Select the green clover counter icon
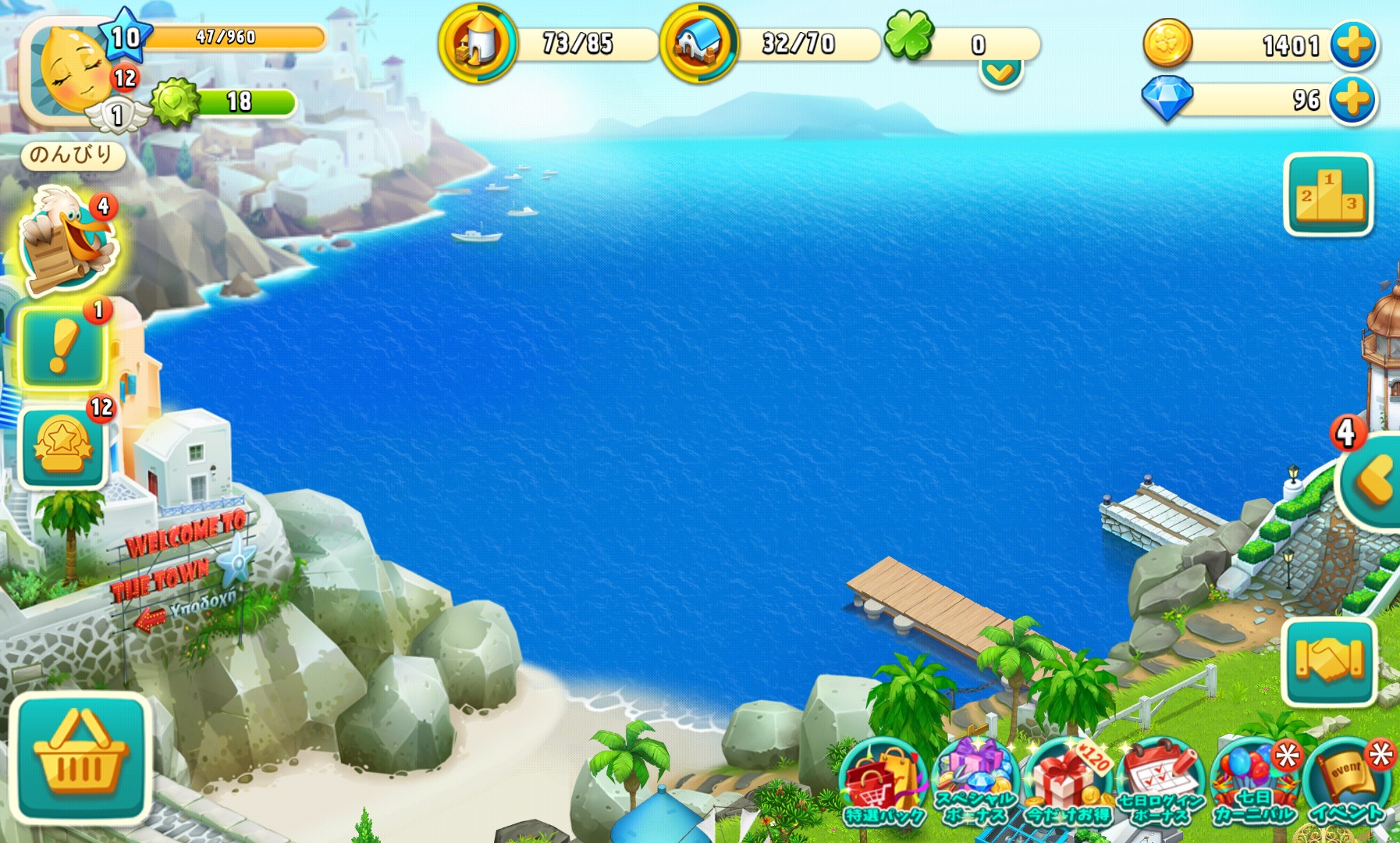1400x843 pixels. click(909, 36)
